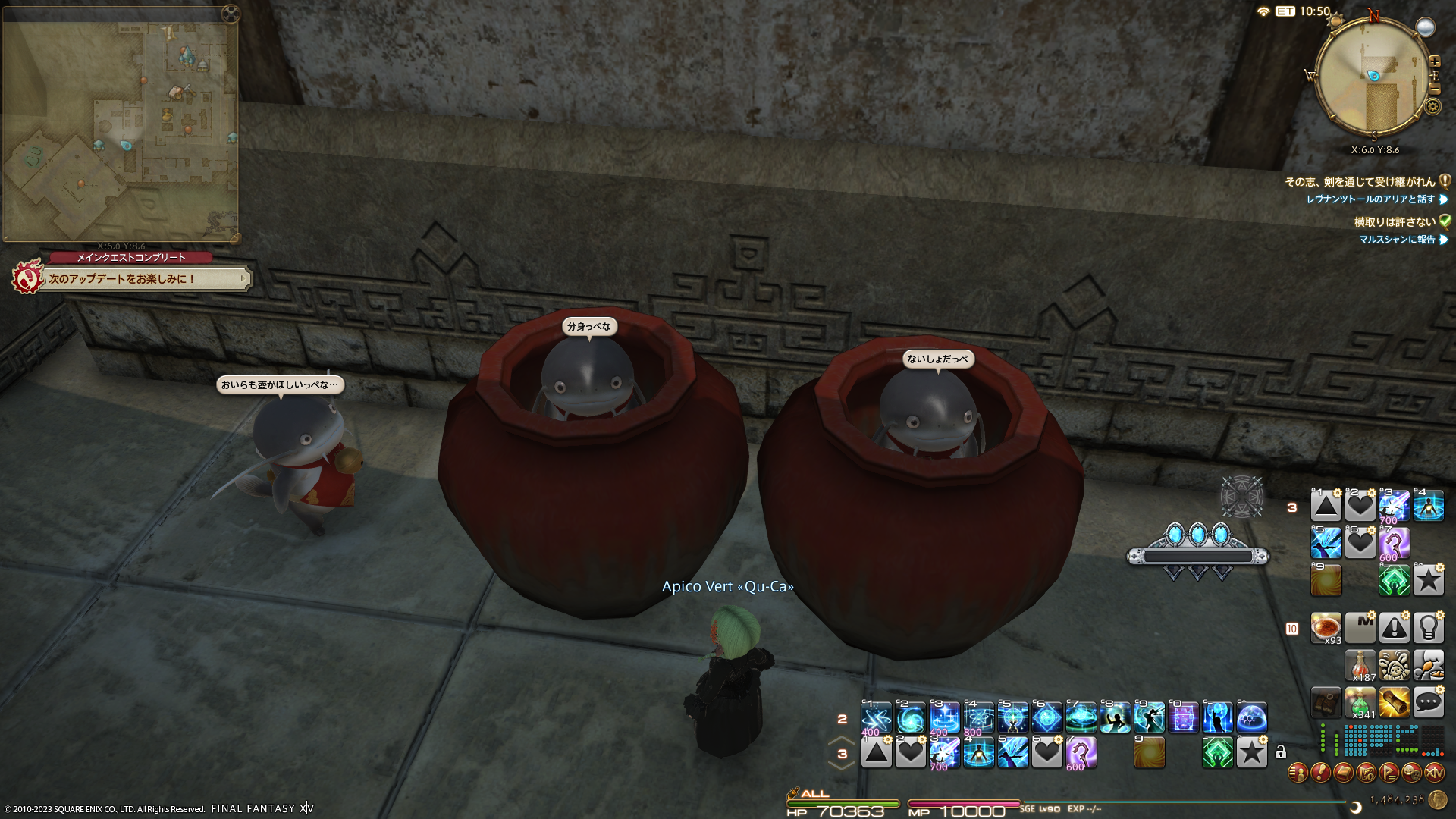Close the large map overlay window
The image size is (1456, 819).
click(x=231, y=13)
